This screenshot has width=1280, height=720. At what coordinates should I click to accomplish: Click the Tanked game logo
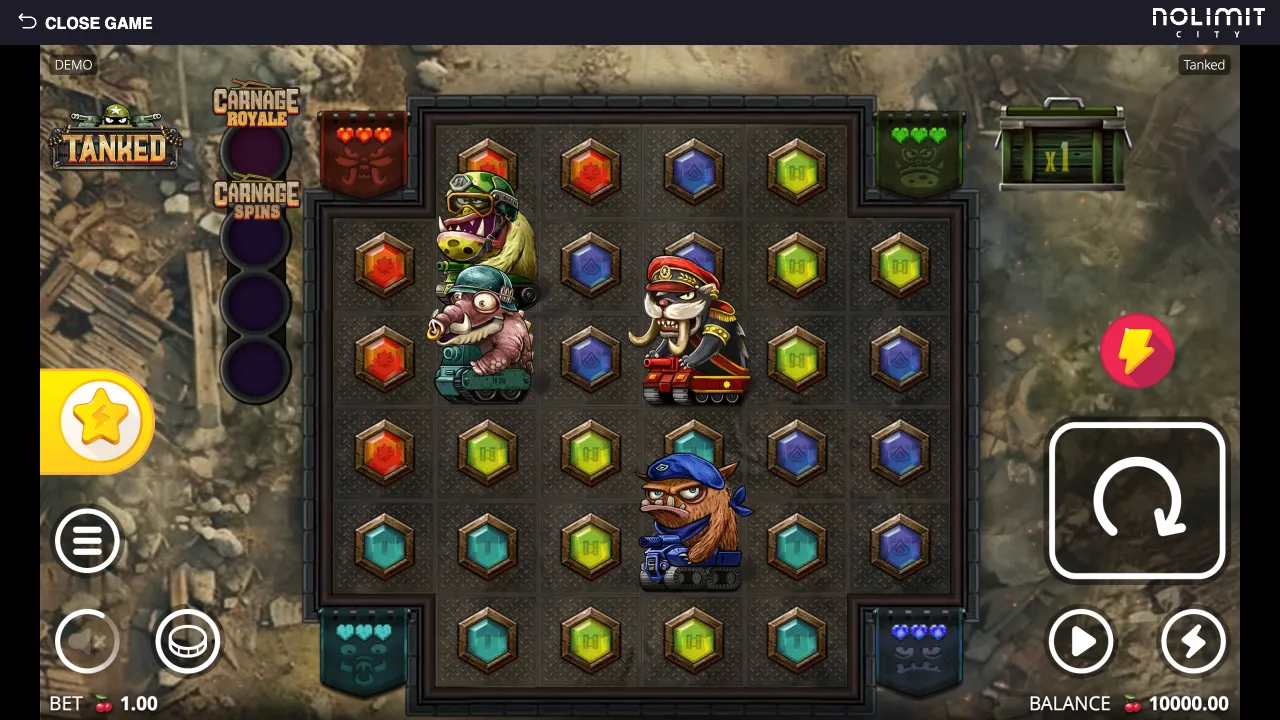pos(116,140)
